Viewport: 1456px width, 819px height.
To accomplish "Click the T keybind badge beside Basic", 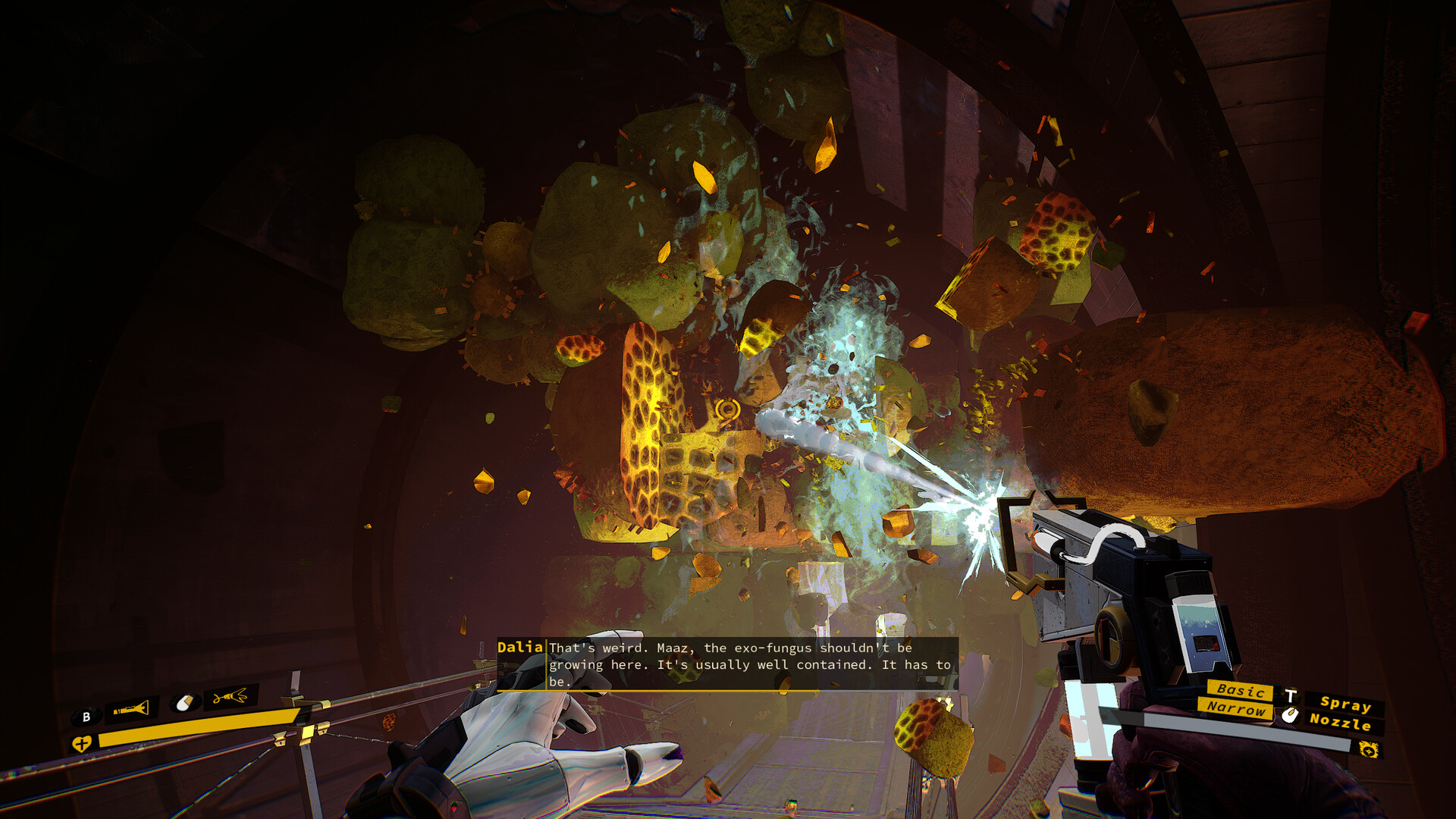I will coord(1291,695).
